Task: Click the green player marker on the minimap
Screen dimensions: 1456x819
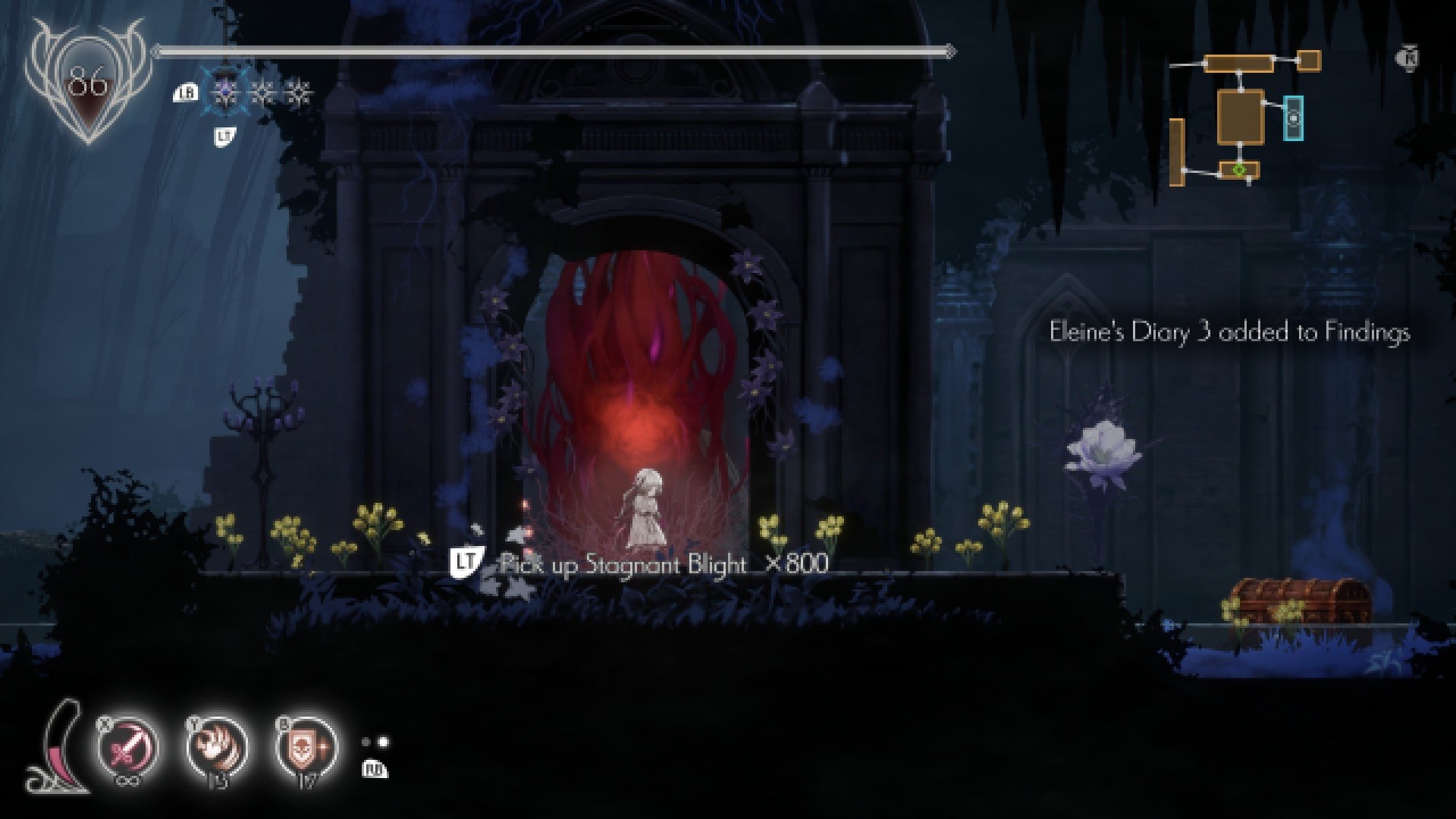Action: (x=1238, y=170)
